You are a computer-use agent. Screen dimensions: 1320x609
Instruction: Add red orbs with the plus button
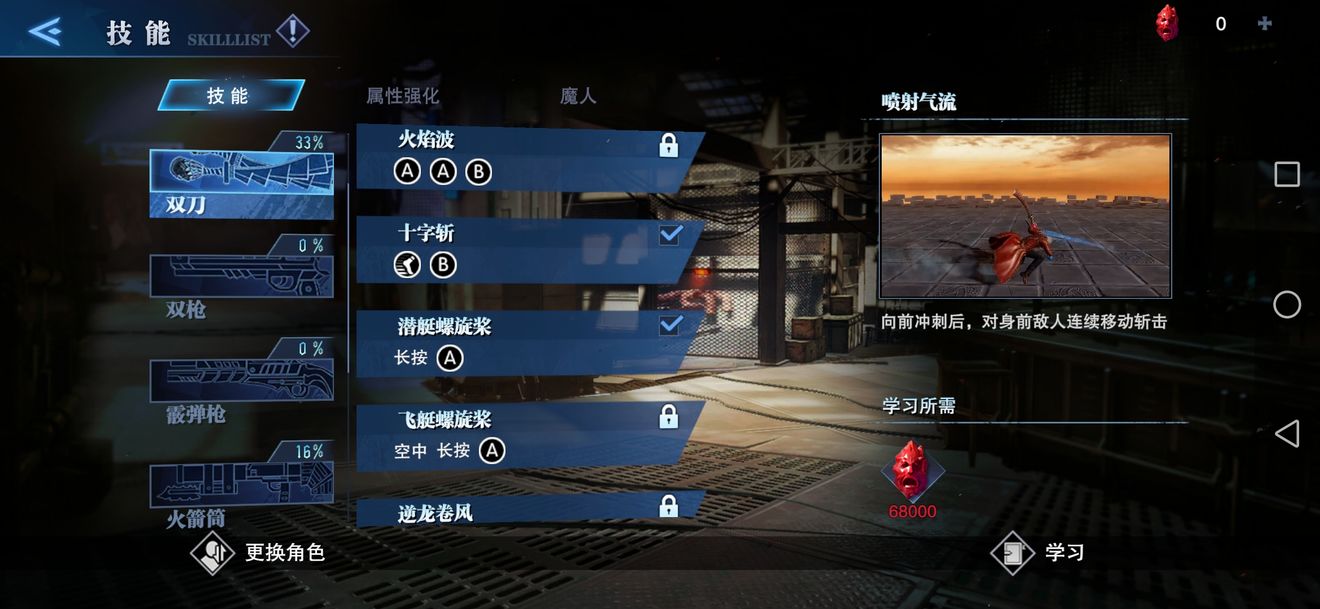1265,24
